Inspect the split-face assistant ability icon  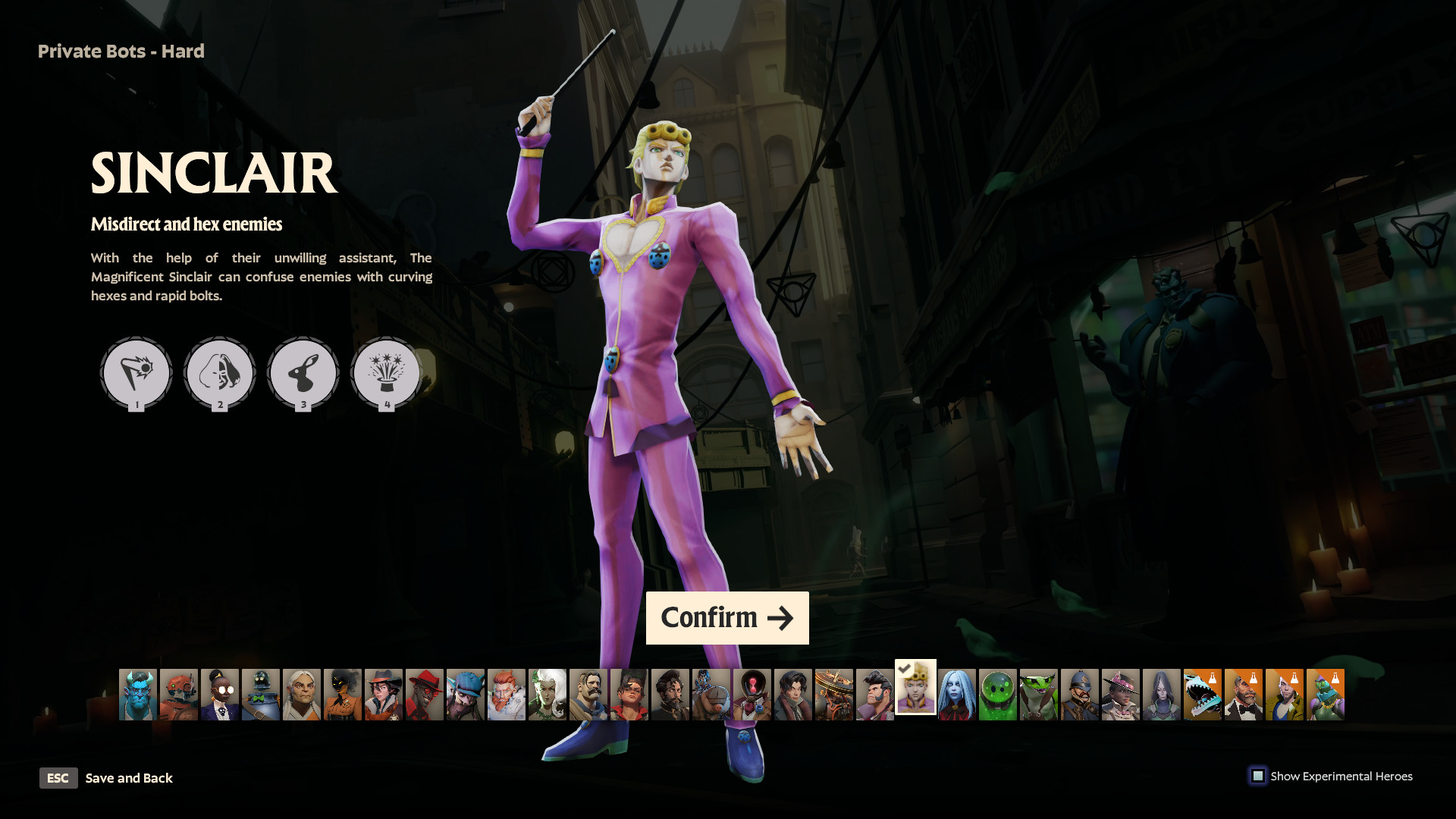click(220, 372)
